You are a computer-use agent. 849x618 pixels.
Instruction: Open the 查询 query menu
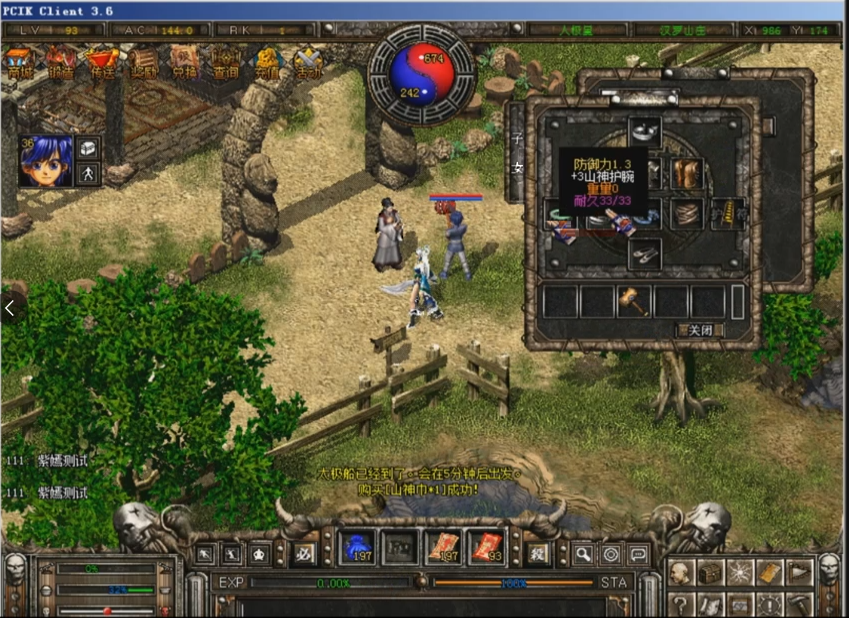225,64
